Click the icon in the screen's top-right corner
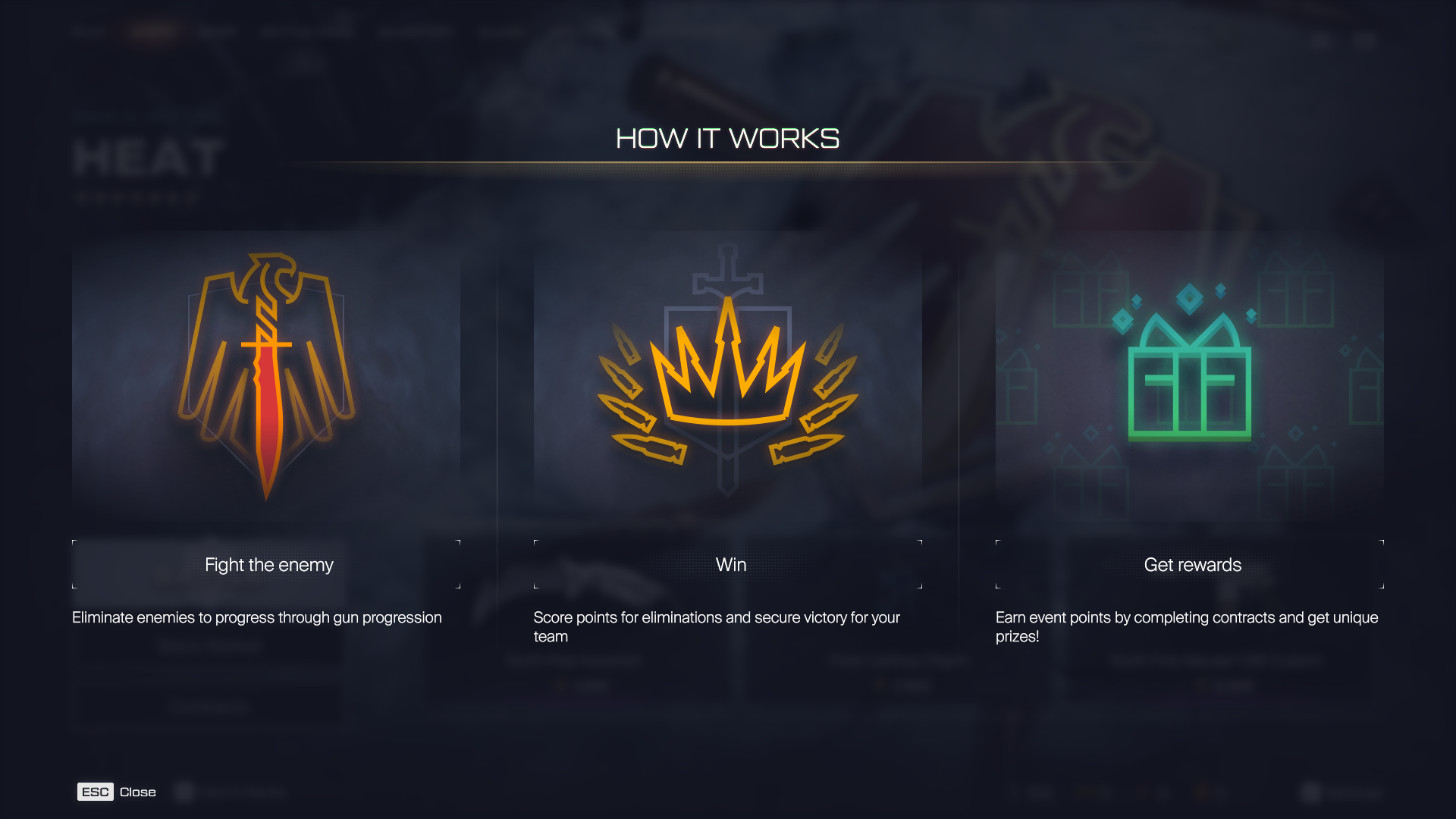The image size is (1456, 819). tap(1365, 42)
